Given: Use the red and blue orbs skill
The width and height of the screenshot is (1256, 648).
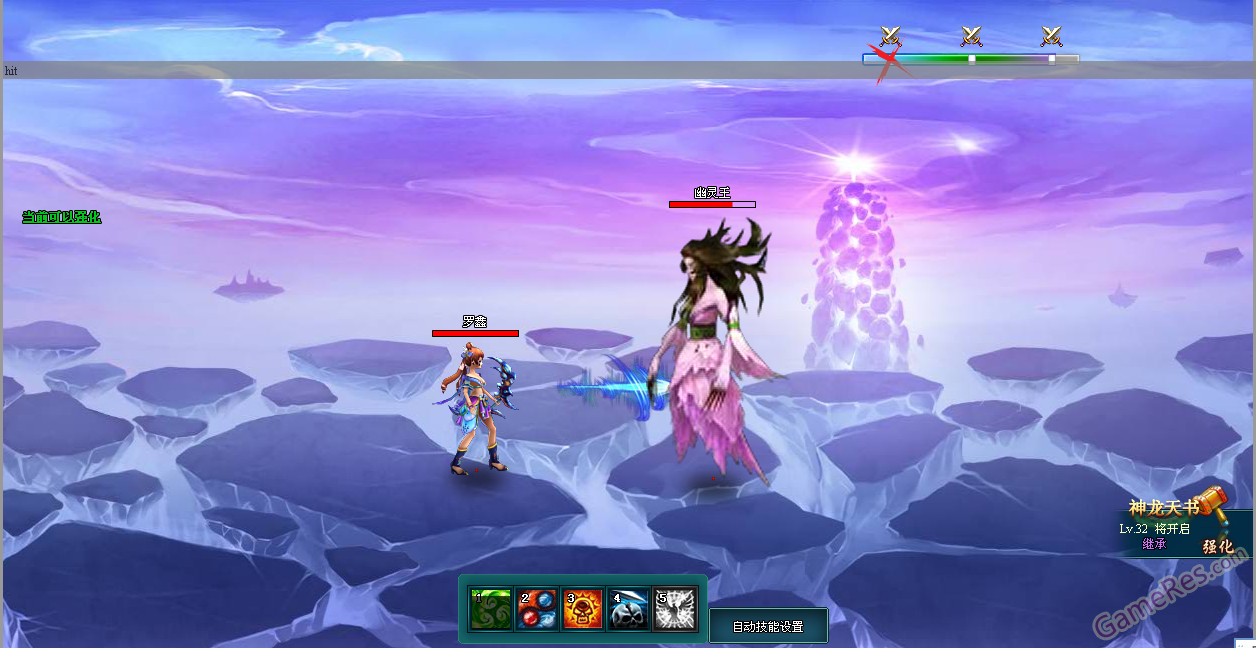Looking at the screenshot, I should tap(537, 609).
